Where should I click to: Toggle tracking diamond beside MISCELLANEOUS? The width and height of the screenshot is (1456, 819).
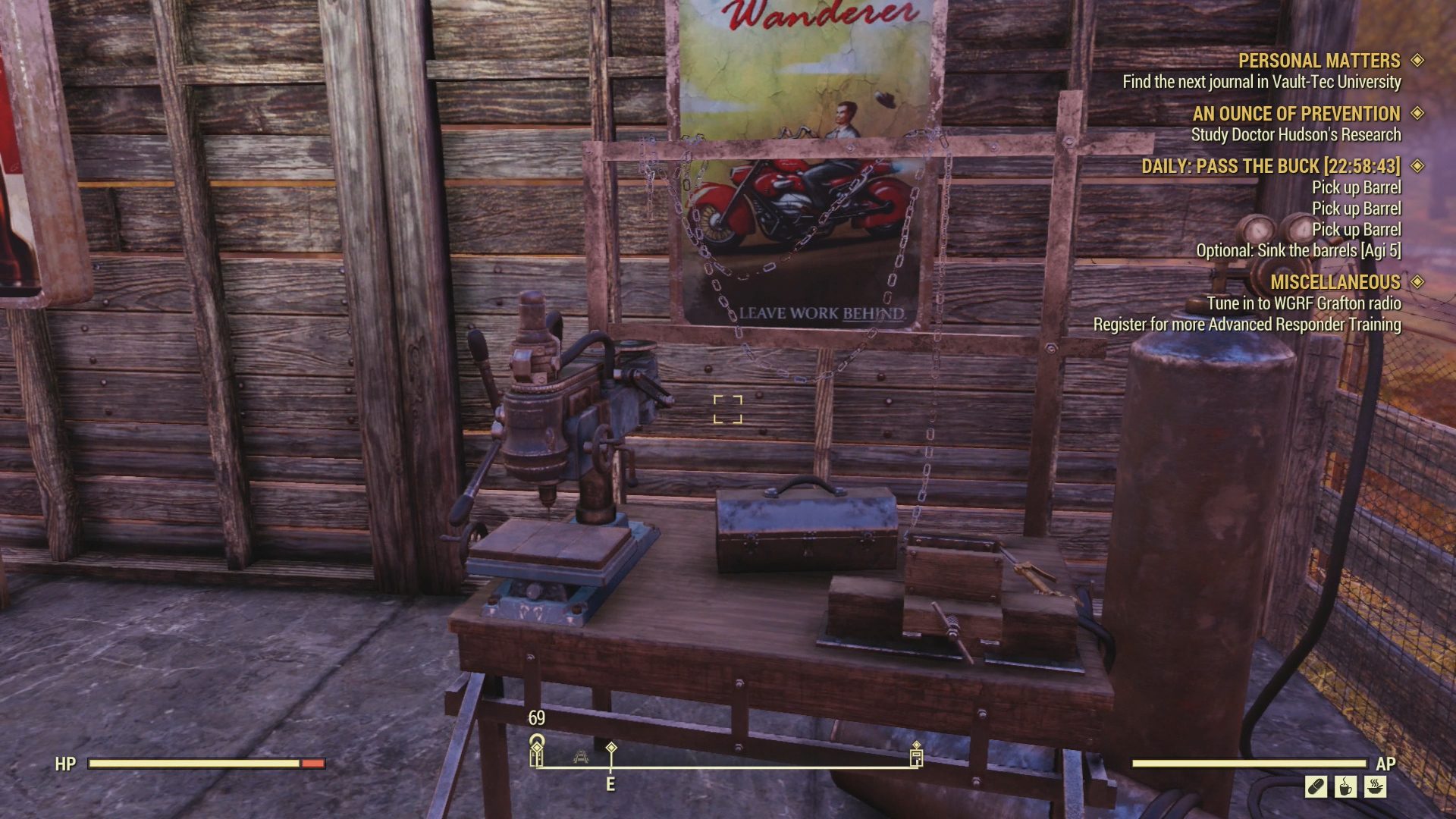click(1417, 282)
